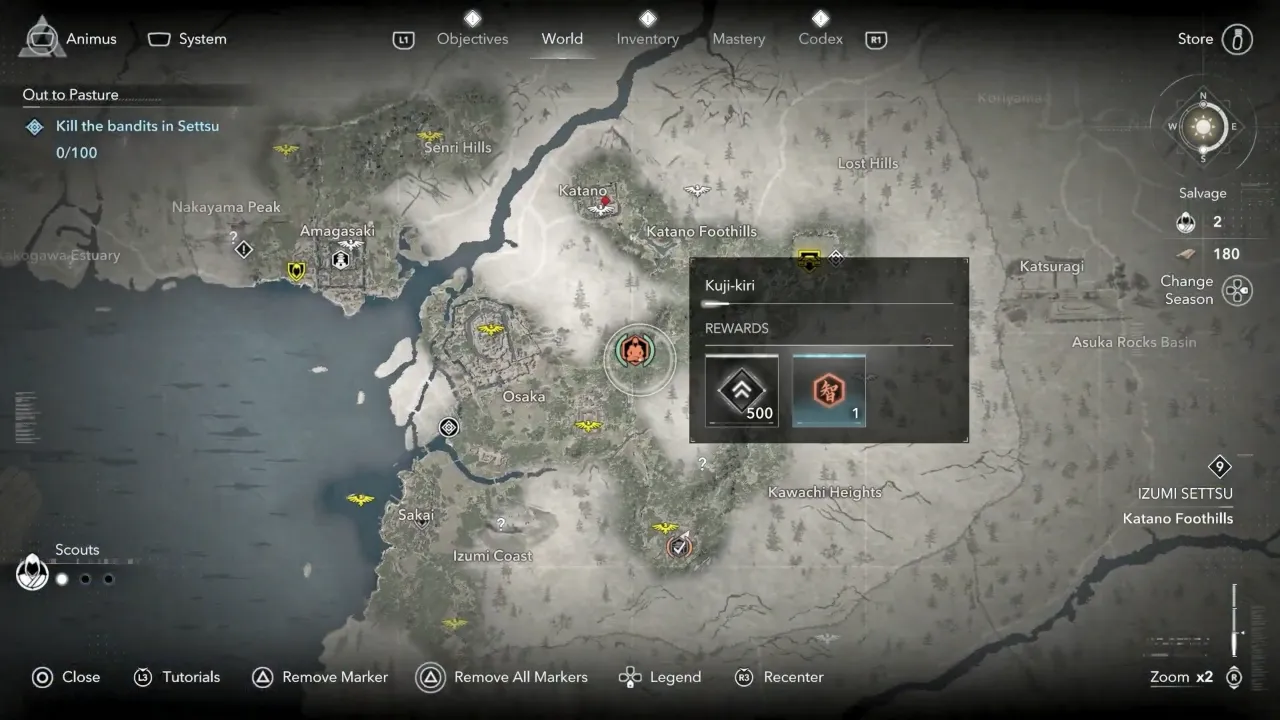Click the 500 XP reward tile

[741, 390]
